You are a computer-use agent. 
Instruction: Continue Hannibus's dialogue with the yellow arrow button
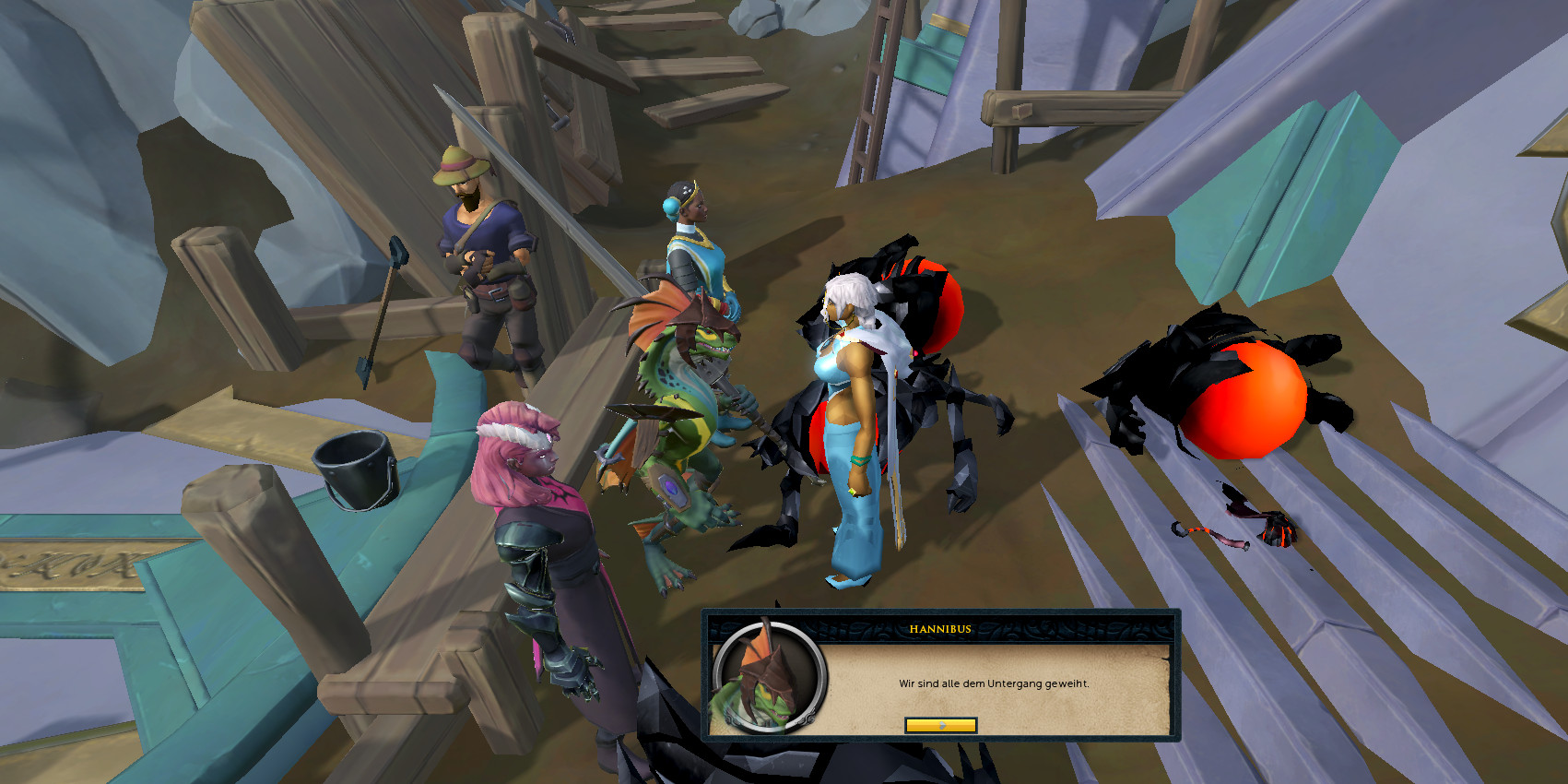(940, 726)
